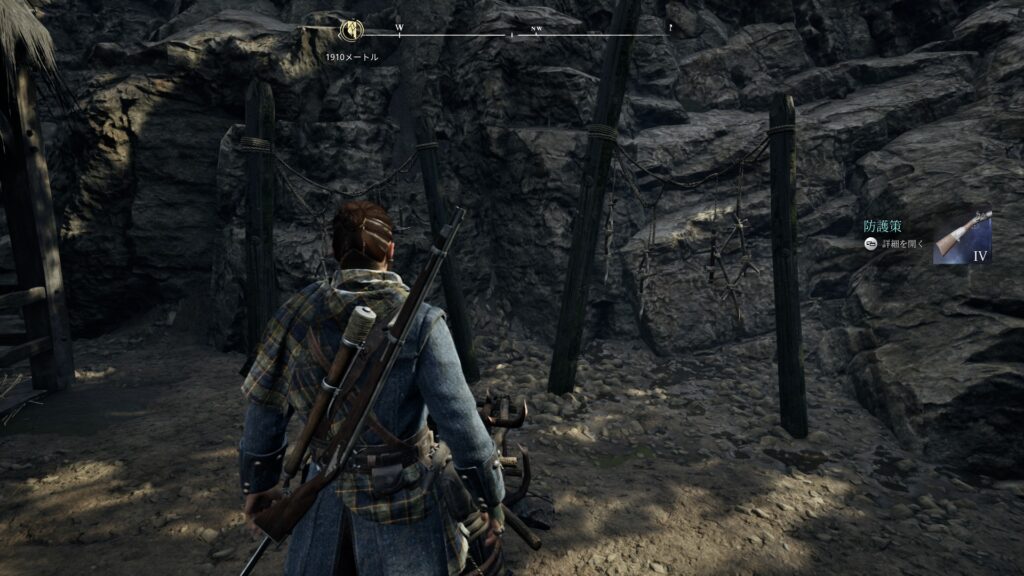Select the rifle icon in the notification
The width and height of the screenshot is (1024, 576).
(961, 237)
